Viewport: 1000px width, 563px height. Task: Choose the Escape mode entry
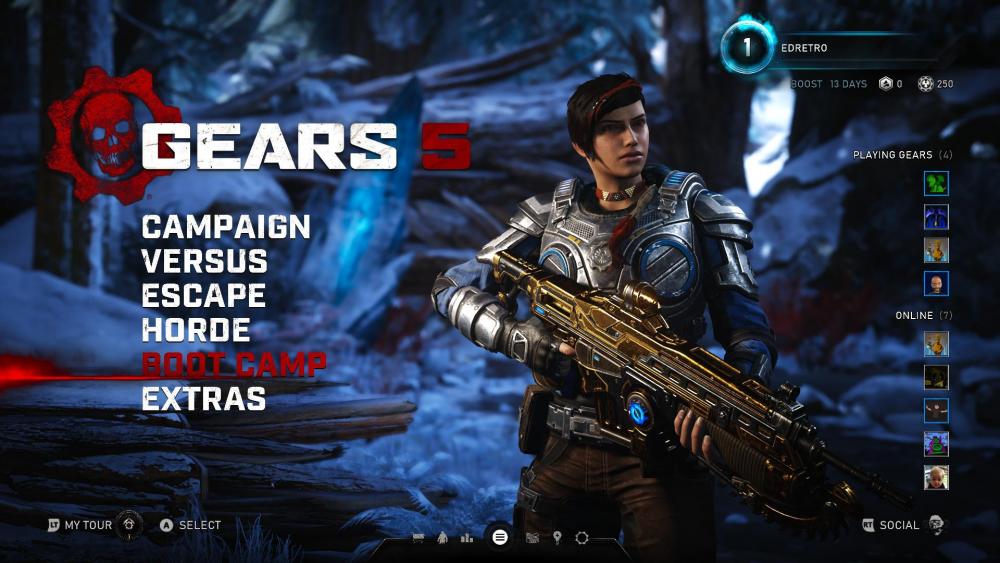pyautogui.click(x=203, y=296)
